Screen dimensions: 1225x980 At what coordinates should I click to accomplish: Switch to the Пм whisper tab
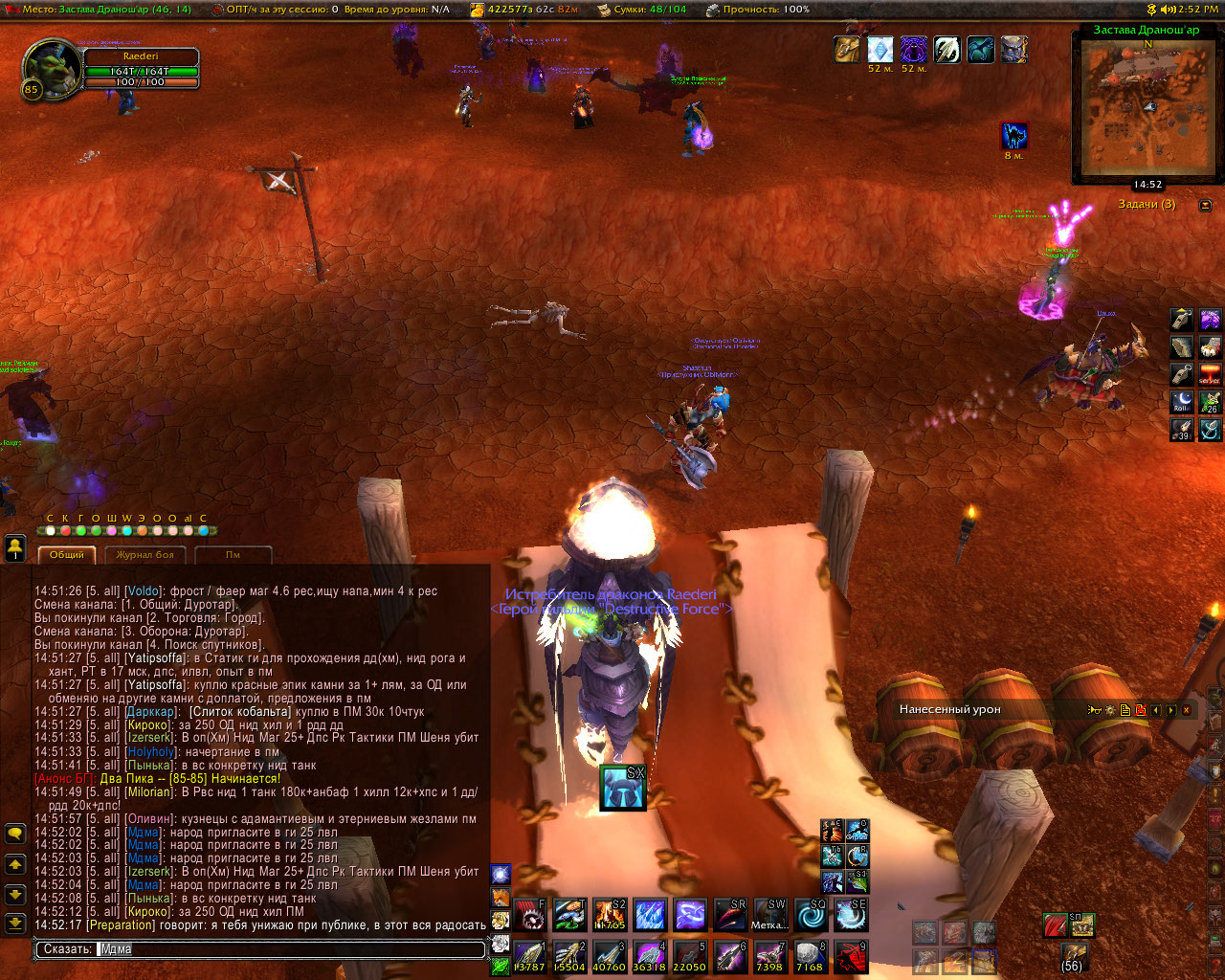pos(233,555)
